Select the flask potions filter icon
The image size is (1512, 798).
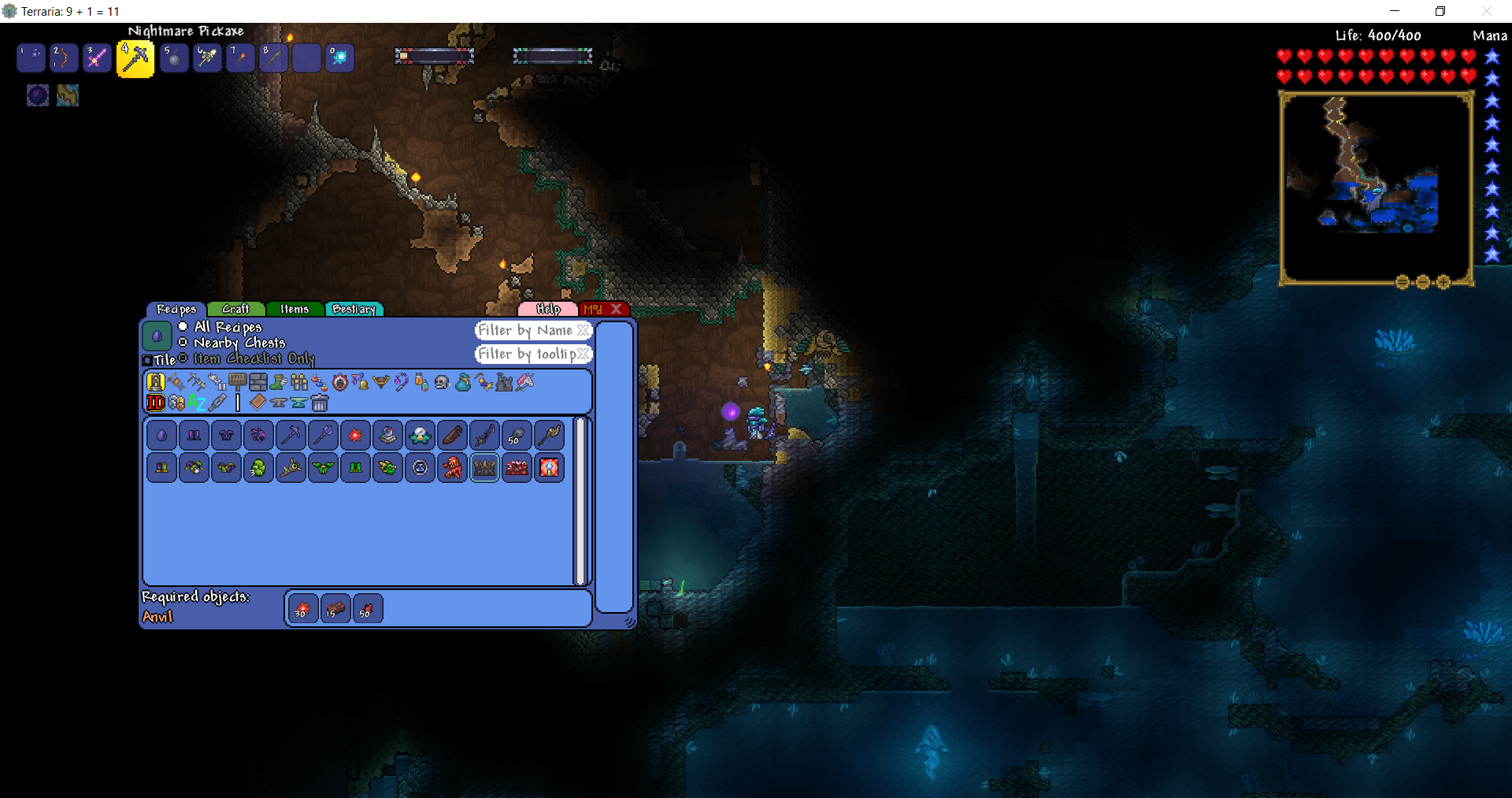click(319, 382)
